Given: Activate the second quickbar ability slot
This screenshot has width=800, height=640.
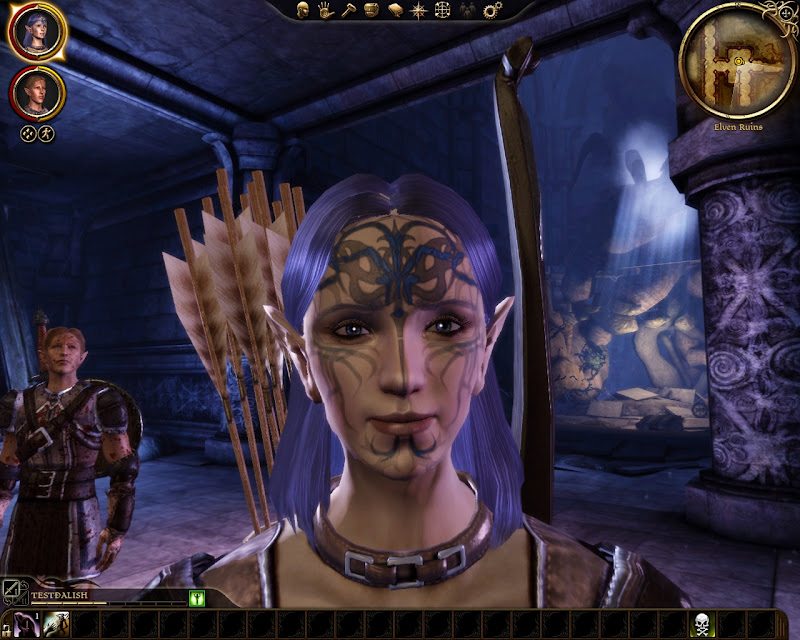Looking at the screenshot, I should [x=56, y=625].
